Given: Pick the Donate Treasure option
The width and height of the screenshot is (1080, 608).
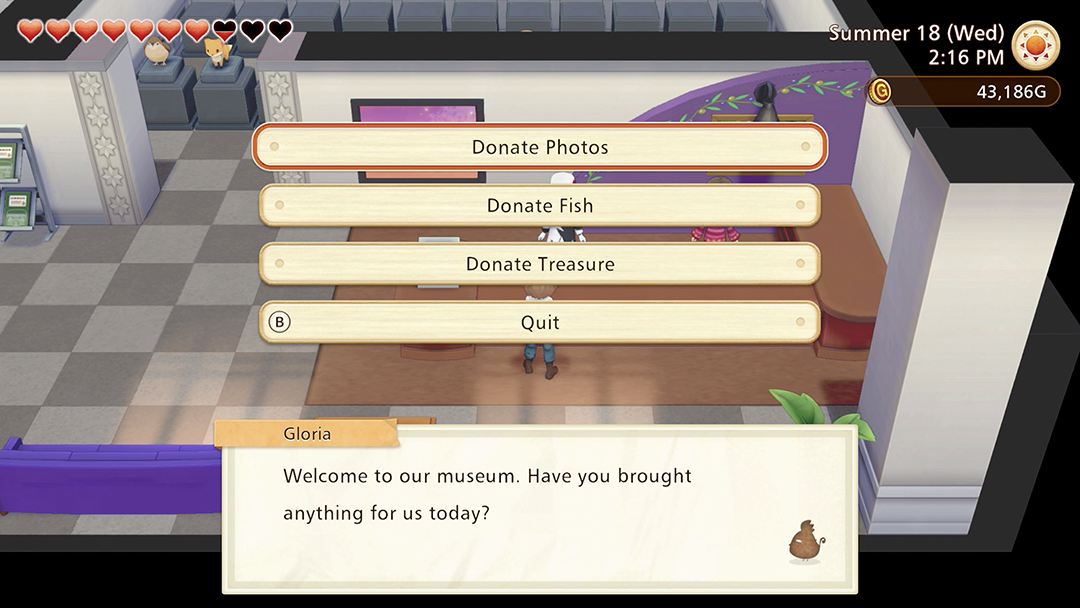Looking at the screenshot, I should 540,264.
